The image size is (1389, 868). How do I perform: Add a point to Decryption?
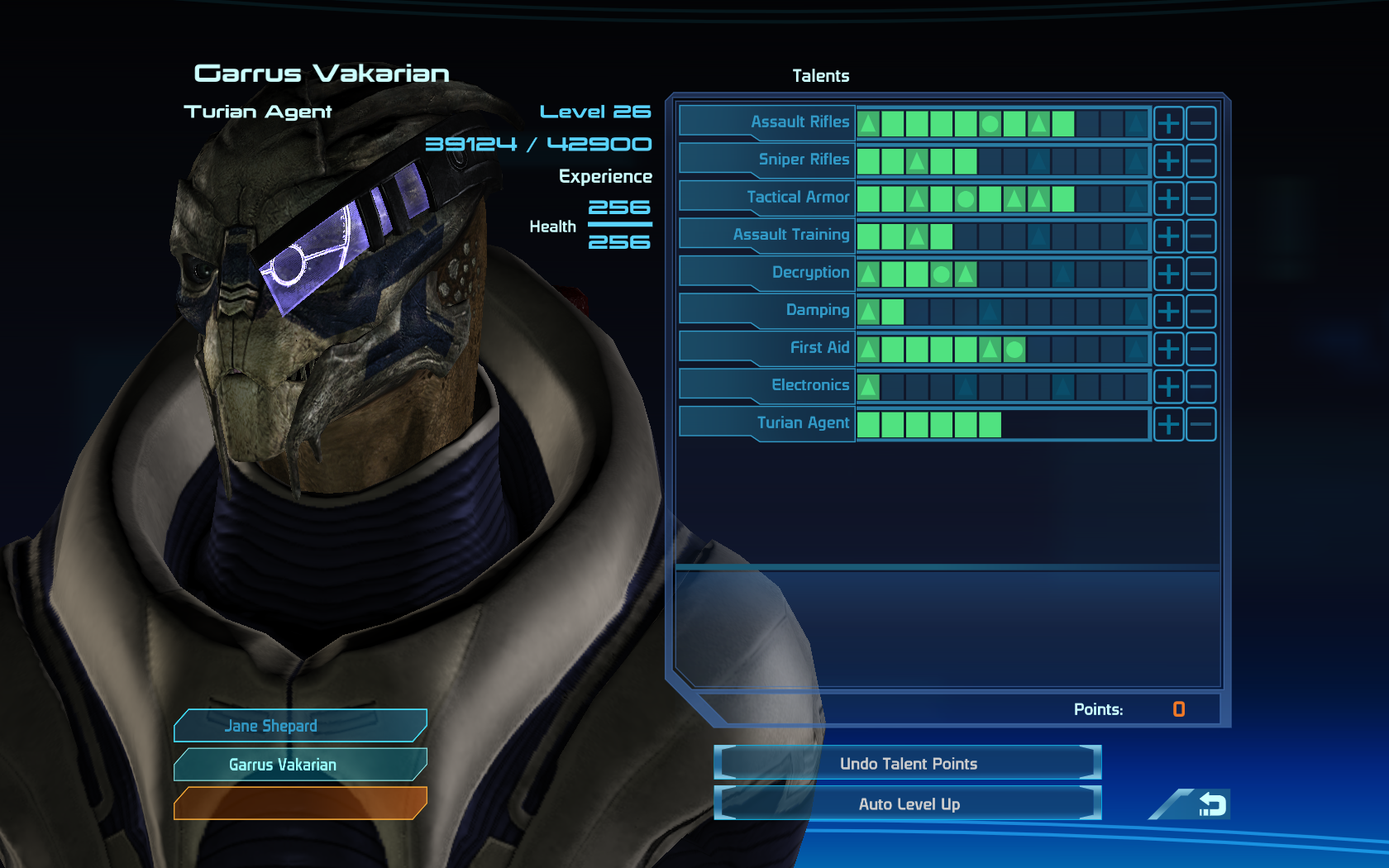tap(1168, 274)
